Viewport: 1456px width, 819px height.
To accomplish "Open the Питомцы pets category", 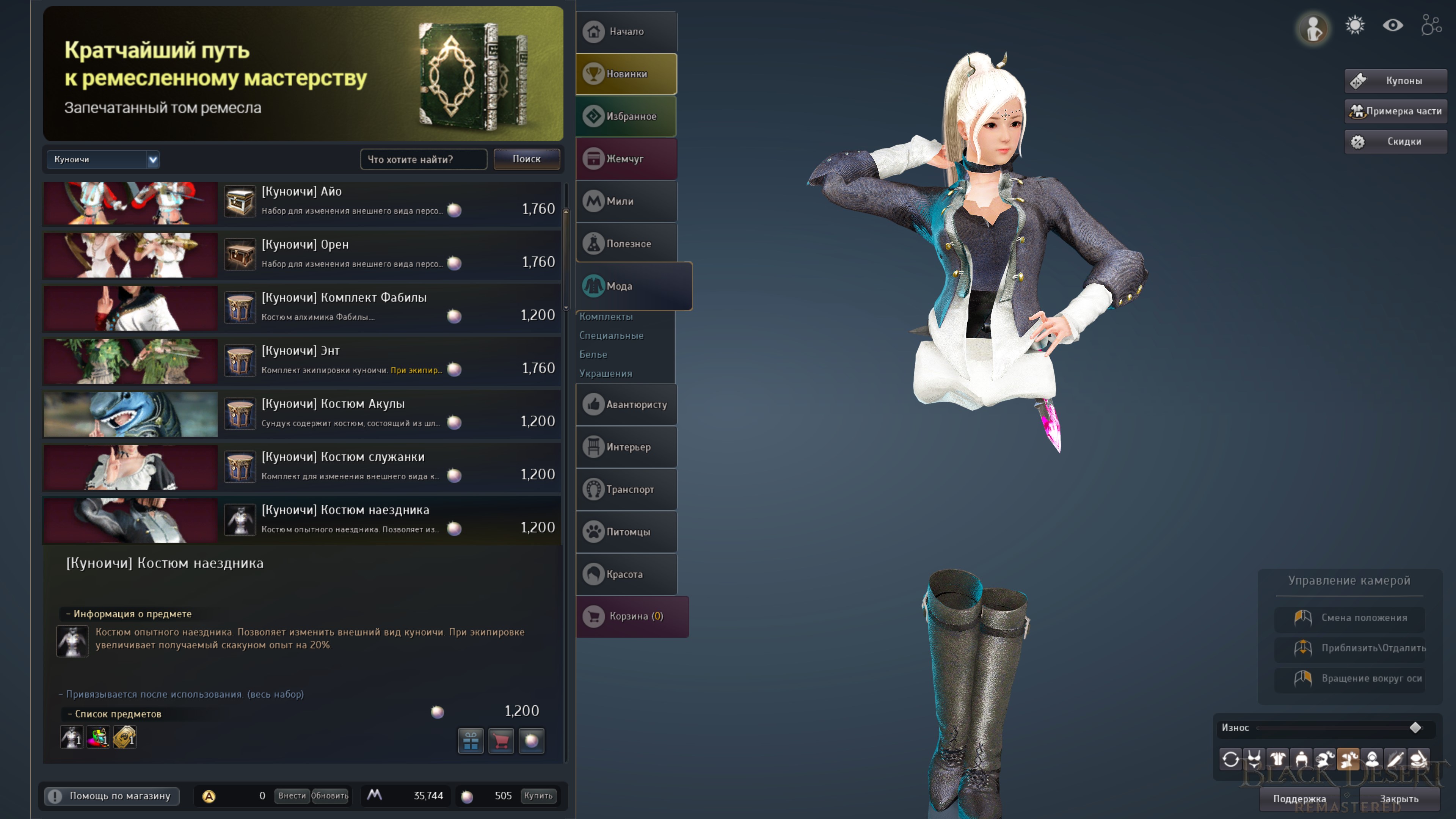I will tap(626, 532).
